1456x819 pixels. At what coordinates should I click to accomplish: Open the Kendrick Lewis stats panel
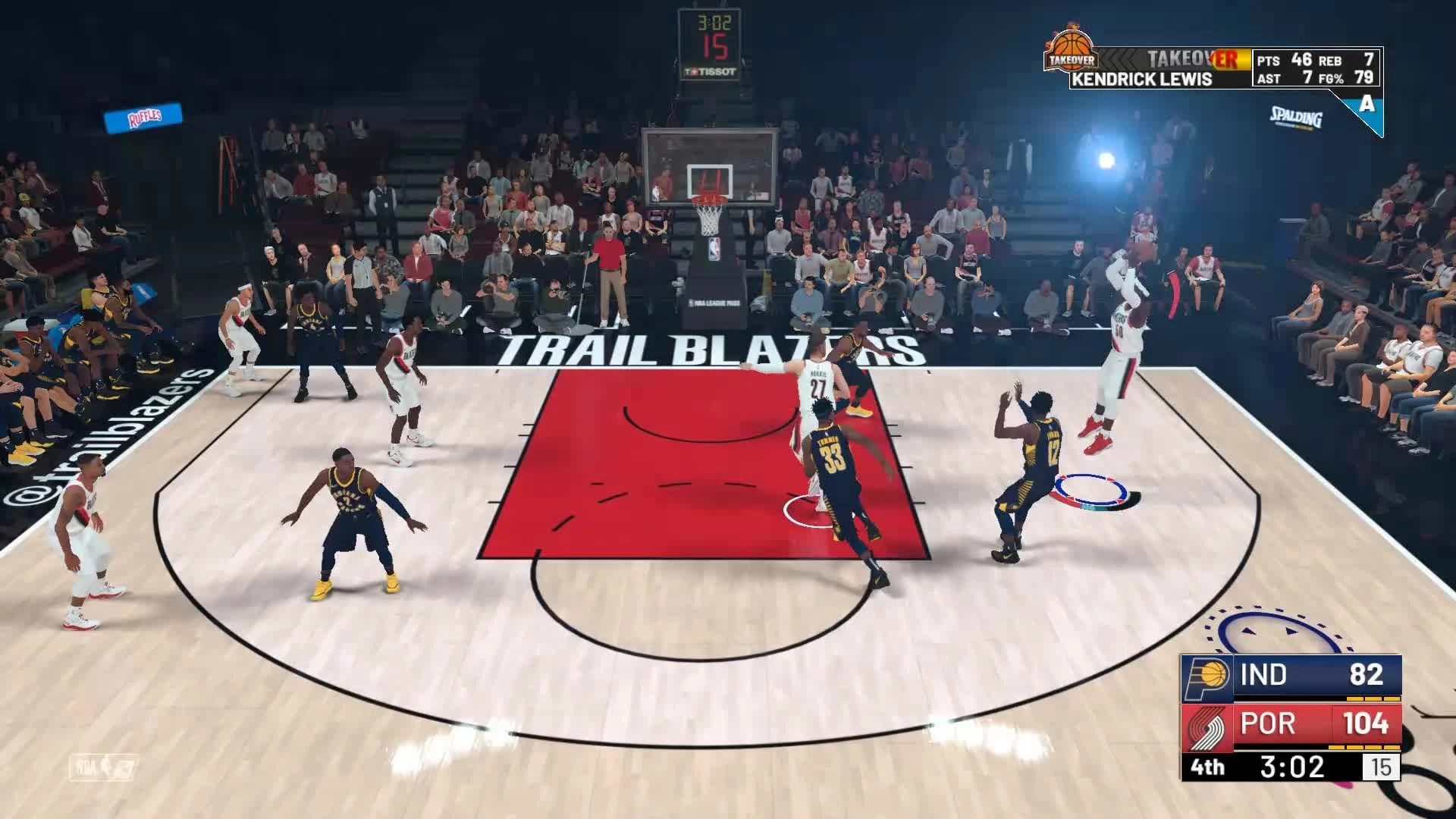(1316, 68)
